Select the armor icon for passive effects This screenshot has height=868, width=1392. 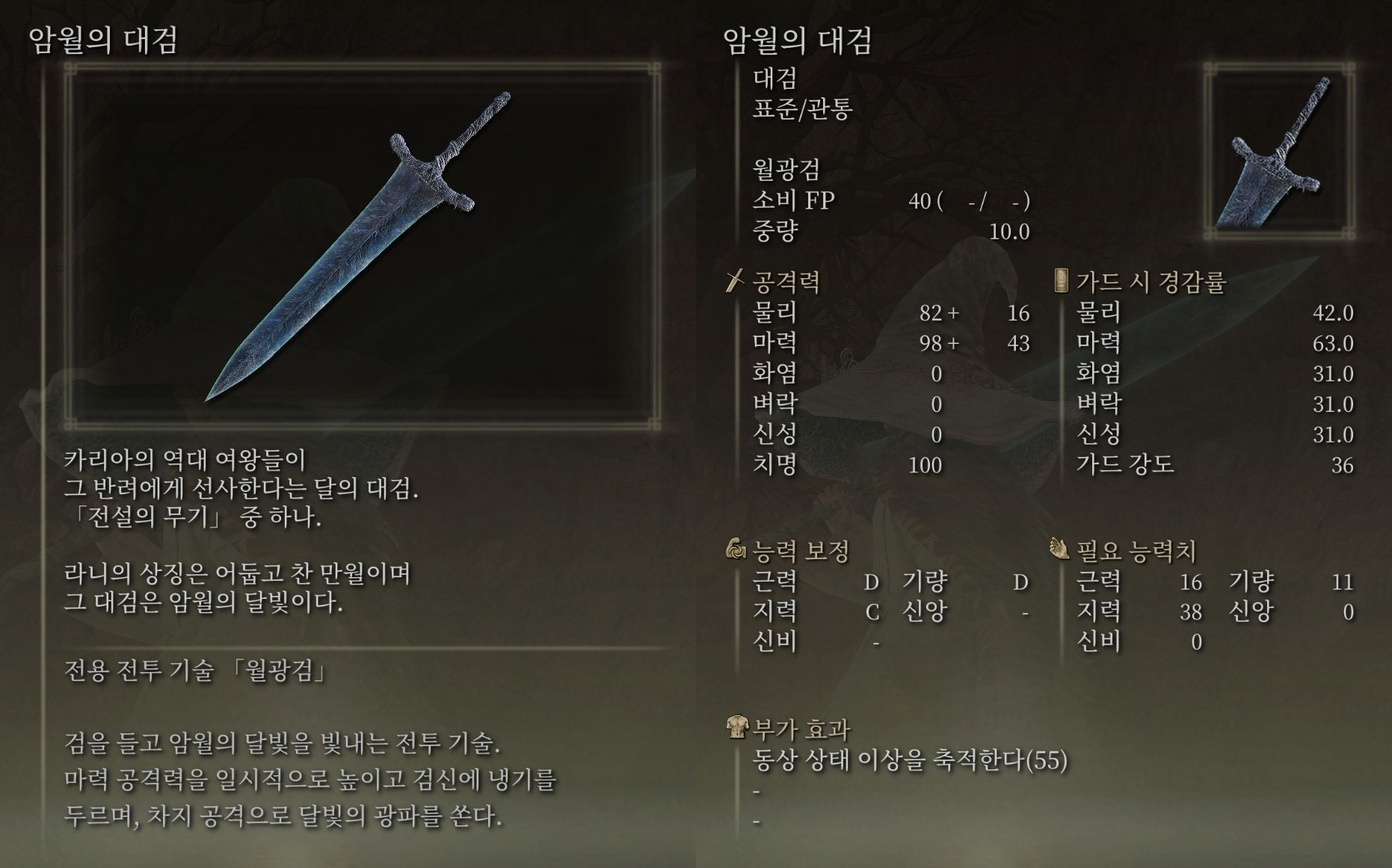coord(736,723)
